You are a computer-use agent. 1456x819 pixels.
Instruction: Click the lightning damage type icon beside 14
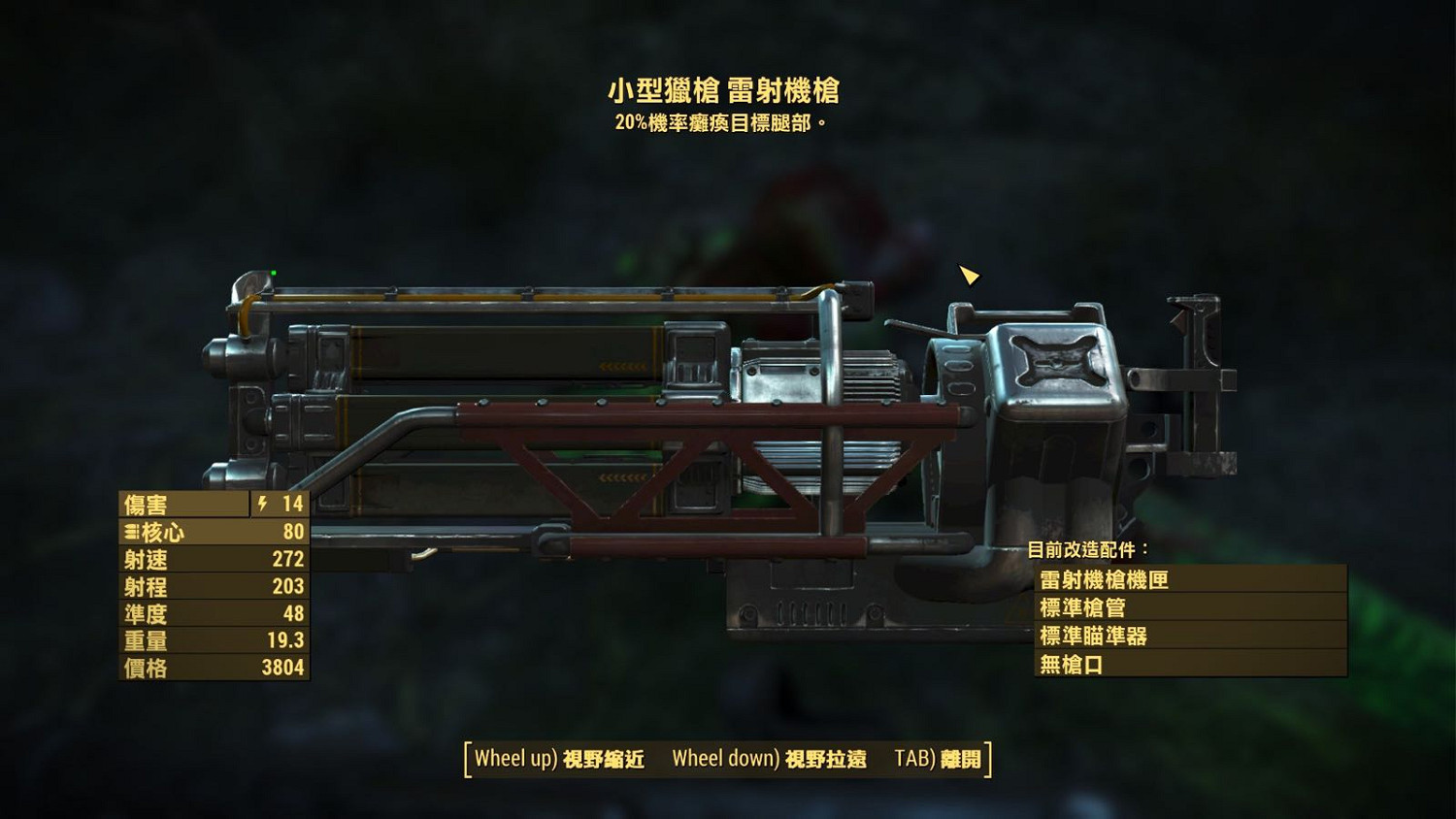click(261, 504)
